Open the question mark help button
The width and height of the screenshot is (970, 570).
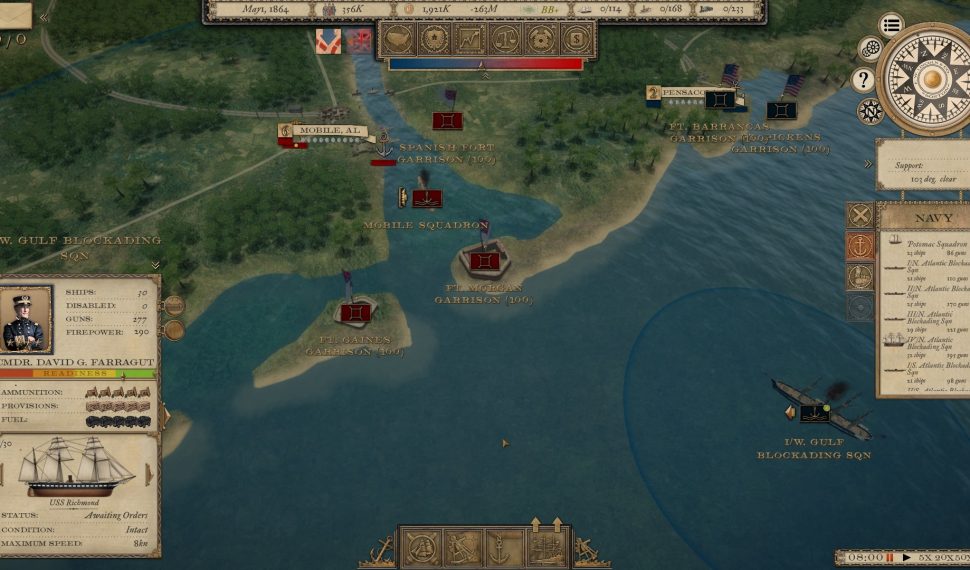coord(864,80)
